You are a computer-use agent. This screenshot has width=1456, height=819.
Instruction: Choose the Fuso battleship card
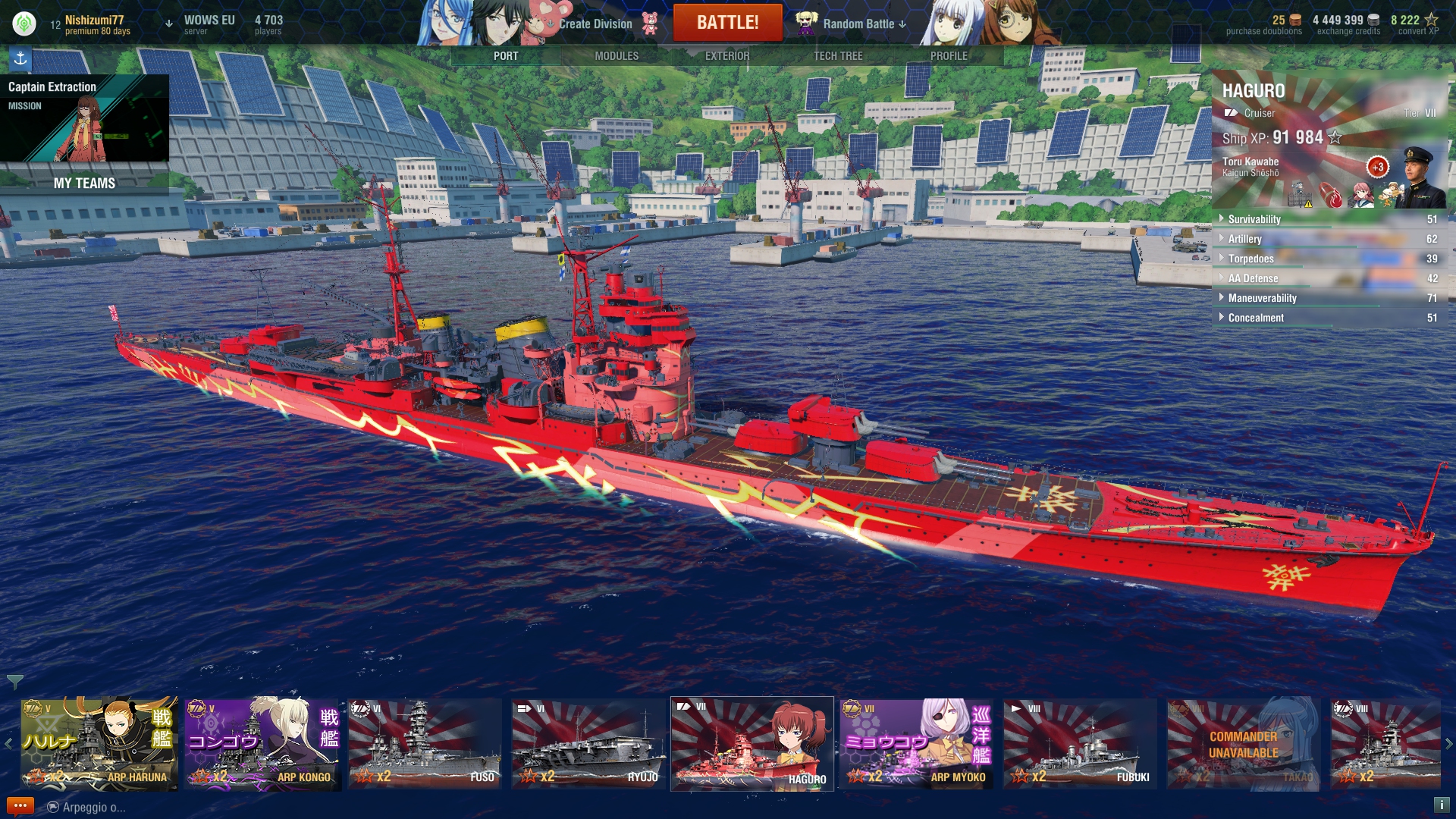tap(425, 744)
